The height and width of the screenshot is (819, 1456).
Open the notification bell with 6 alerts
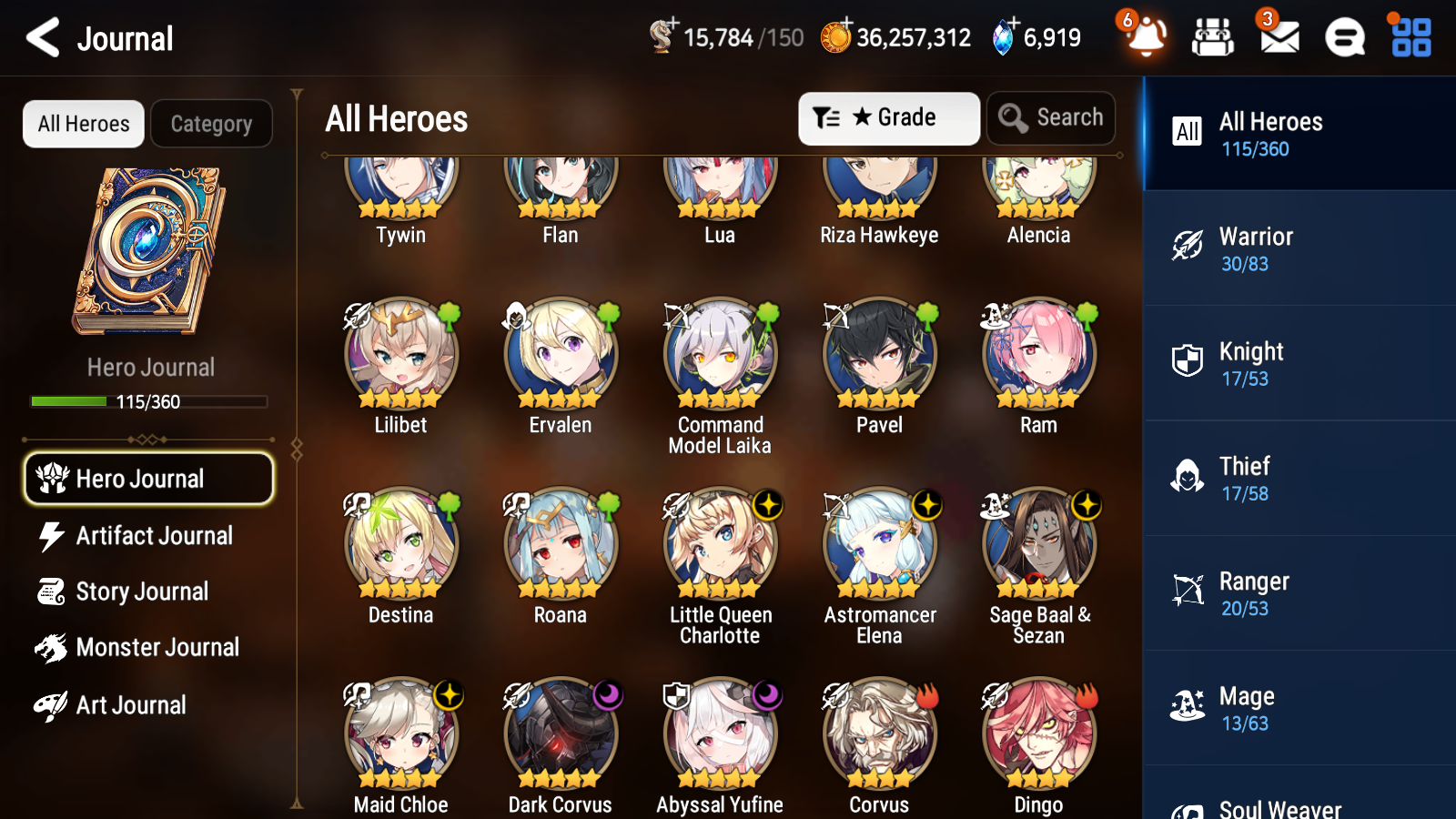(1145, 38)
